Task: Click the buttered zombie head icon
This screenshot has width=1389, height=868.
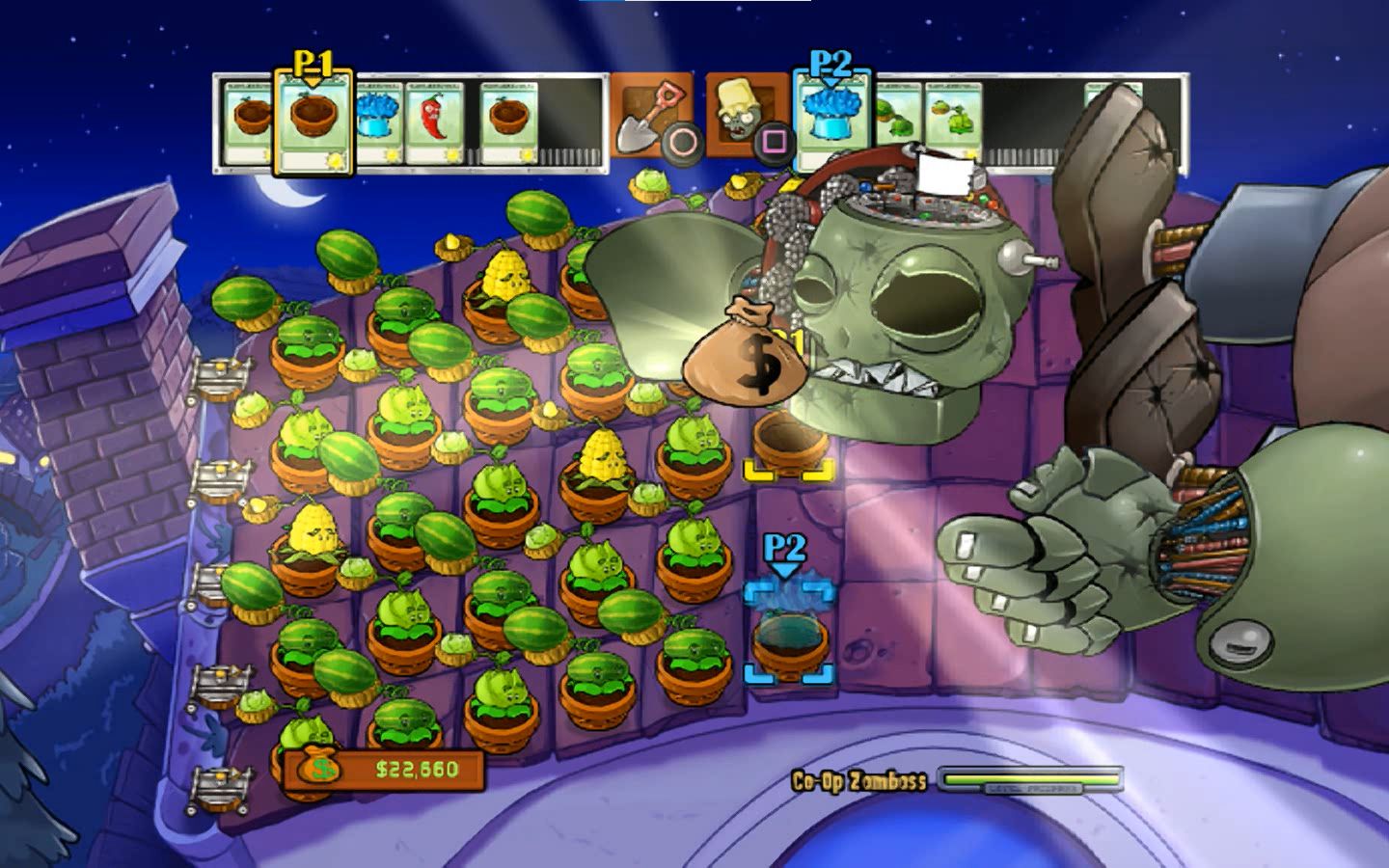Action: [x=736, y=111]
